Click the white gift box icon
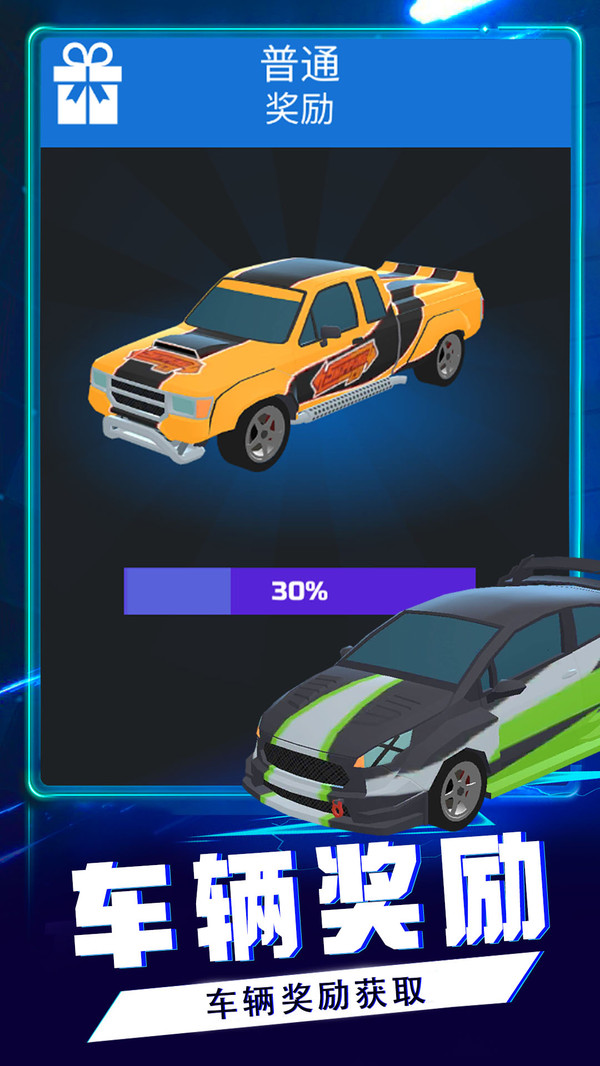The image size is (600, 1066). (x=87, y=84)
